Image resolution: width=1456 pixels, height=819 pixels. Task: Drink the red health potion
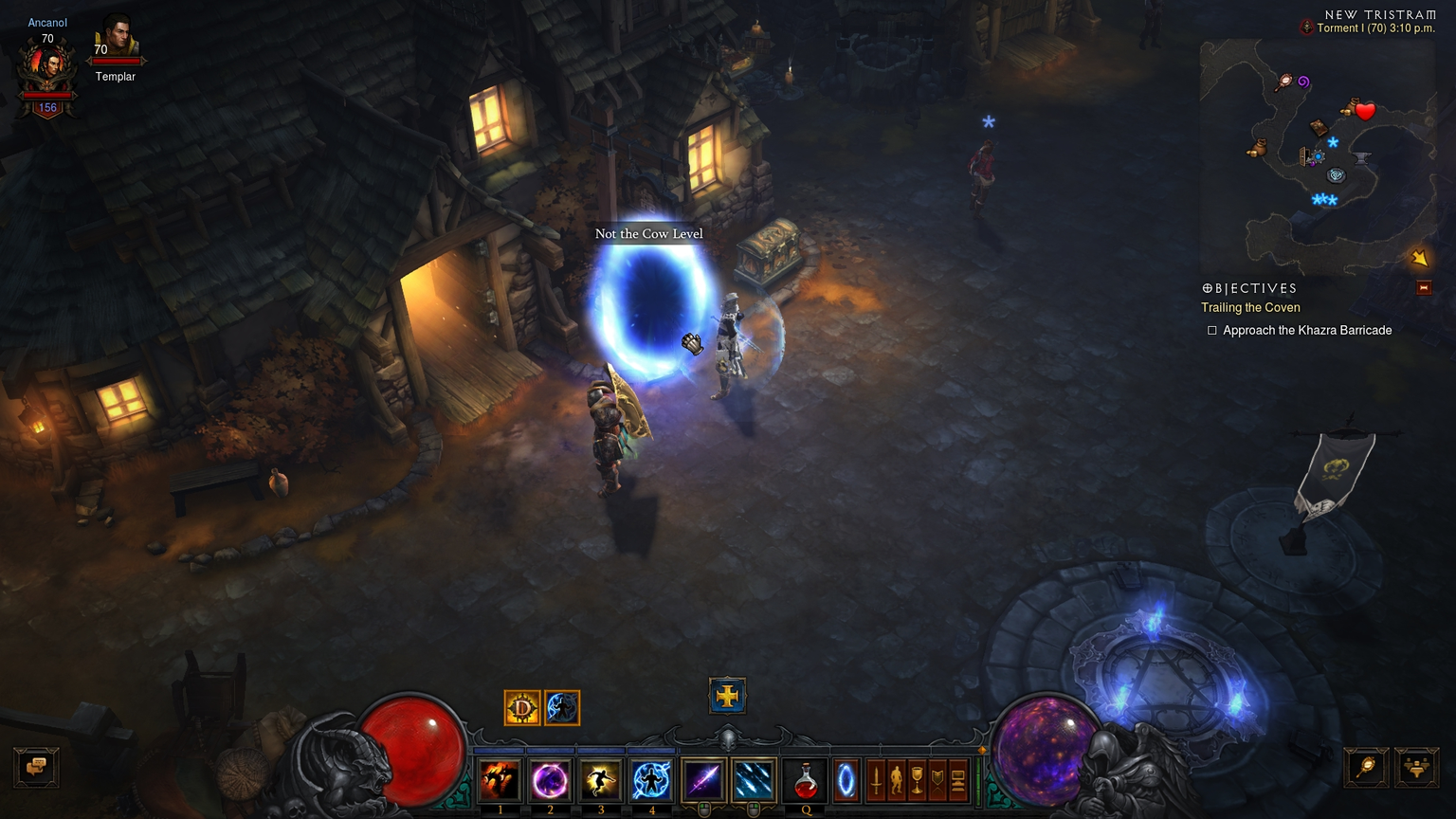tap(805, 780)
